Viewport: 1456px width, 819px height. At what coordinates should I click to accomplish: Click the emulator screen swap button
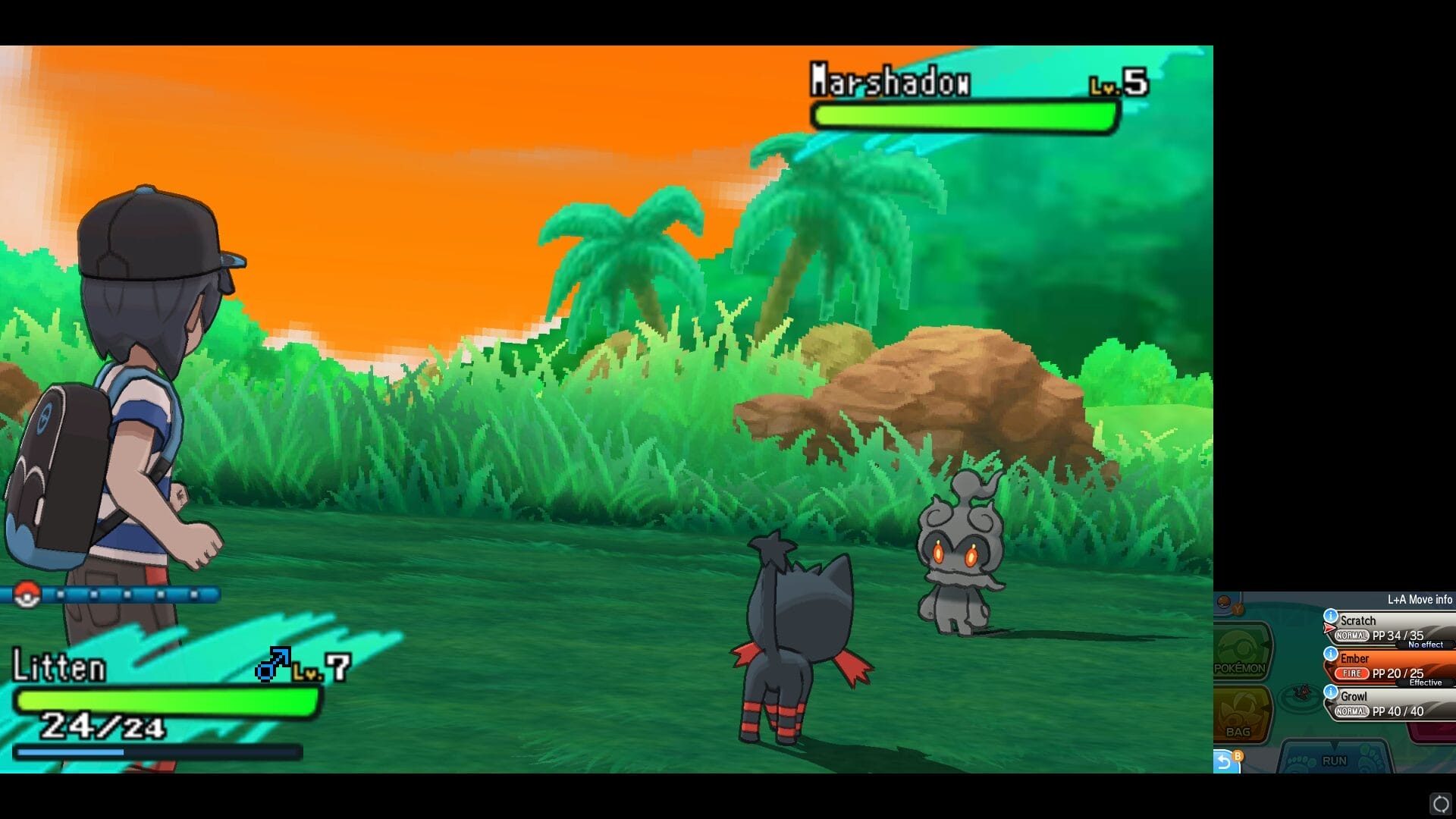pos(1441,803)
